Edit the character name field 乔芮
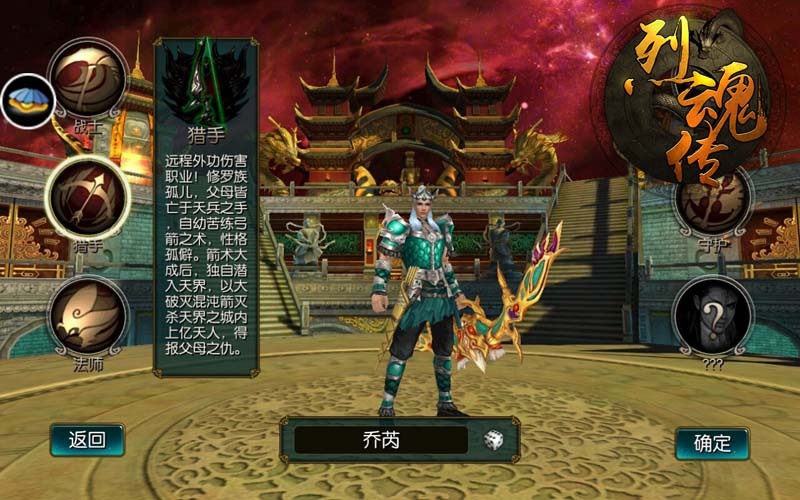The width and height of the screenshot is (800, 500). pos(380,440)
